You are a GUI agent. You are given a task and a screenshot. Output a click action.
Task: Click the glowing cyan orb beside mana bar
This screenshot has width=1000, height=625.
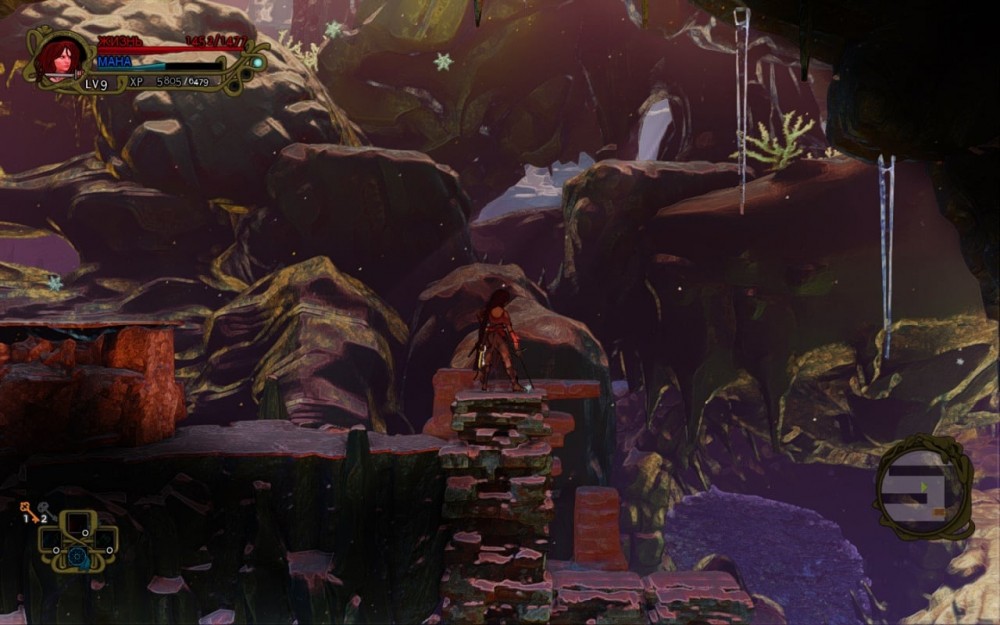click(x=257, y=62)
